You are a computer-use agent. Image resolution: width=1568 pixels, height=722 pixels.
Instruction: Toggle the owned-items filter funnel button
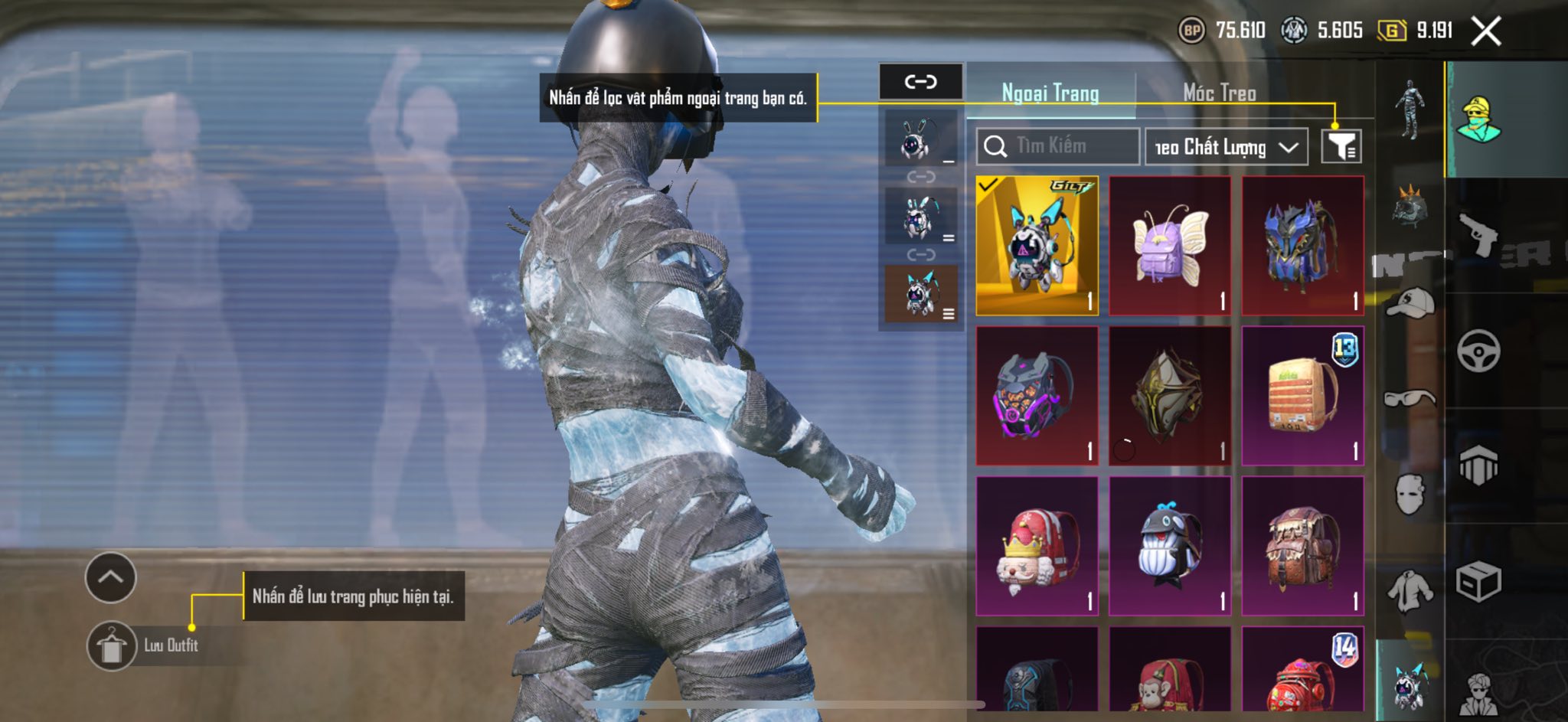tap(1341, 146)
